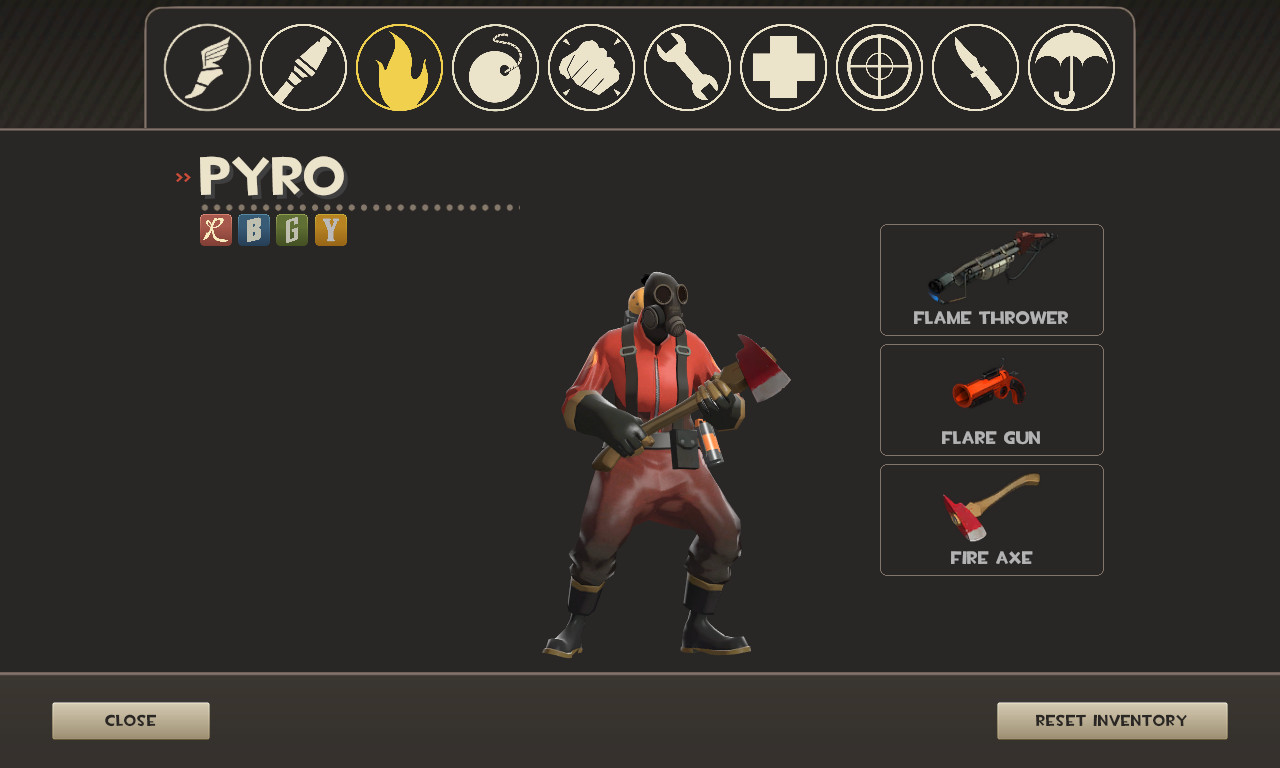
Task: Select the Demoman bomb icon
Action: pos(494,67)
